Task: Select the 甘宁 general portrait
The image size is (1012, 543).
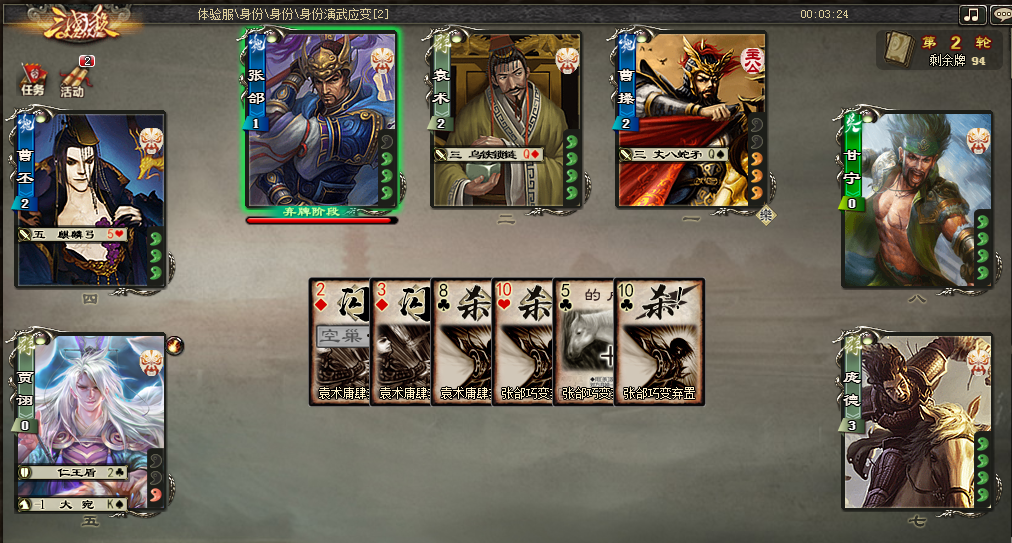Action: [x=915, y=200]
